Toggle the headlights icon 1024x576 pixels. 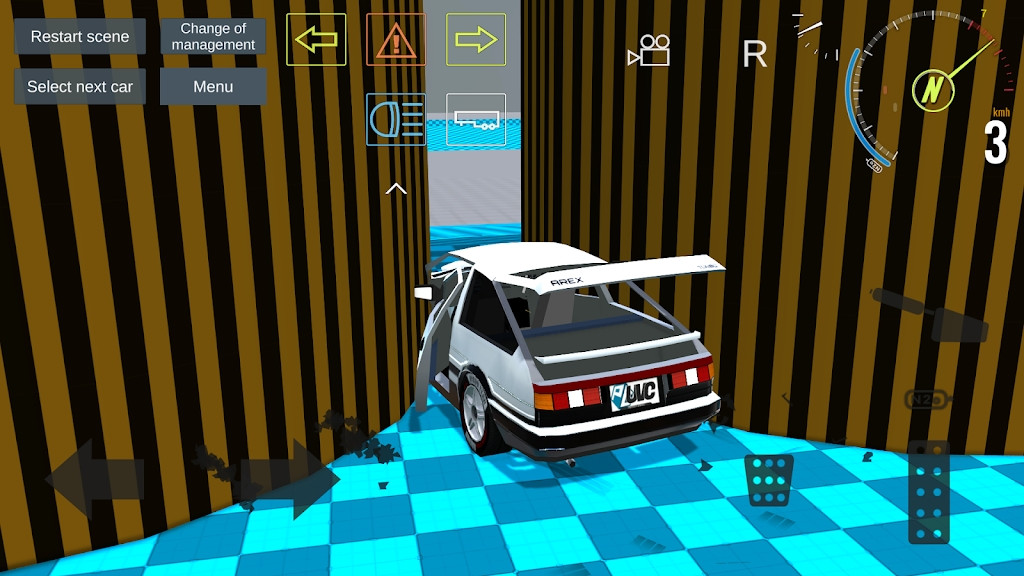(x=396, y=119)
